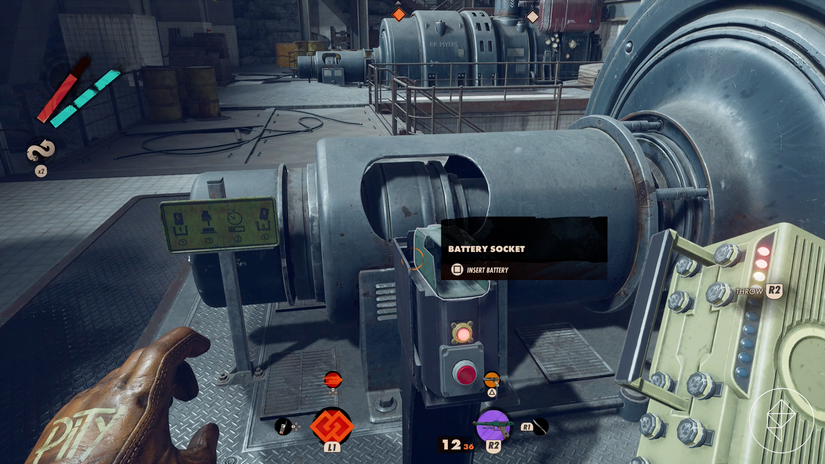Select the Hackamajig gadget icon
Image resolution: width=825 pixels, height=464 pixels.
coord(284,426)
